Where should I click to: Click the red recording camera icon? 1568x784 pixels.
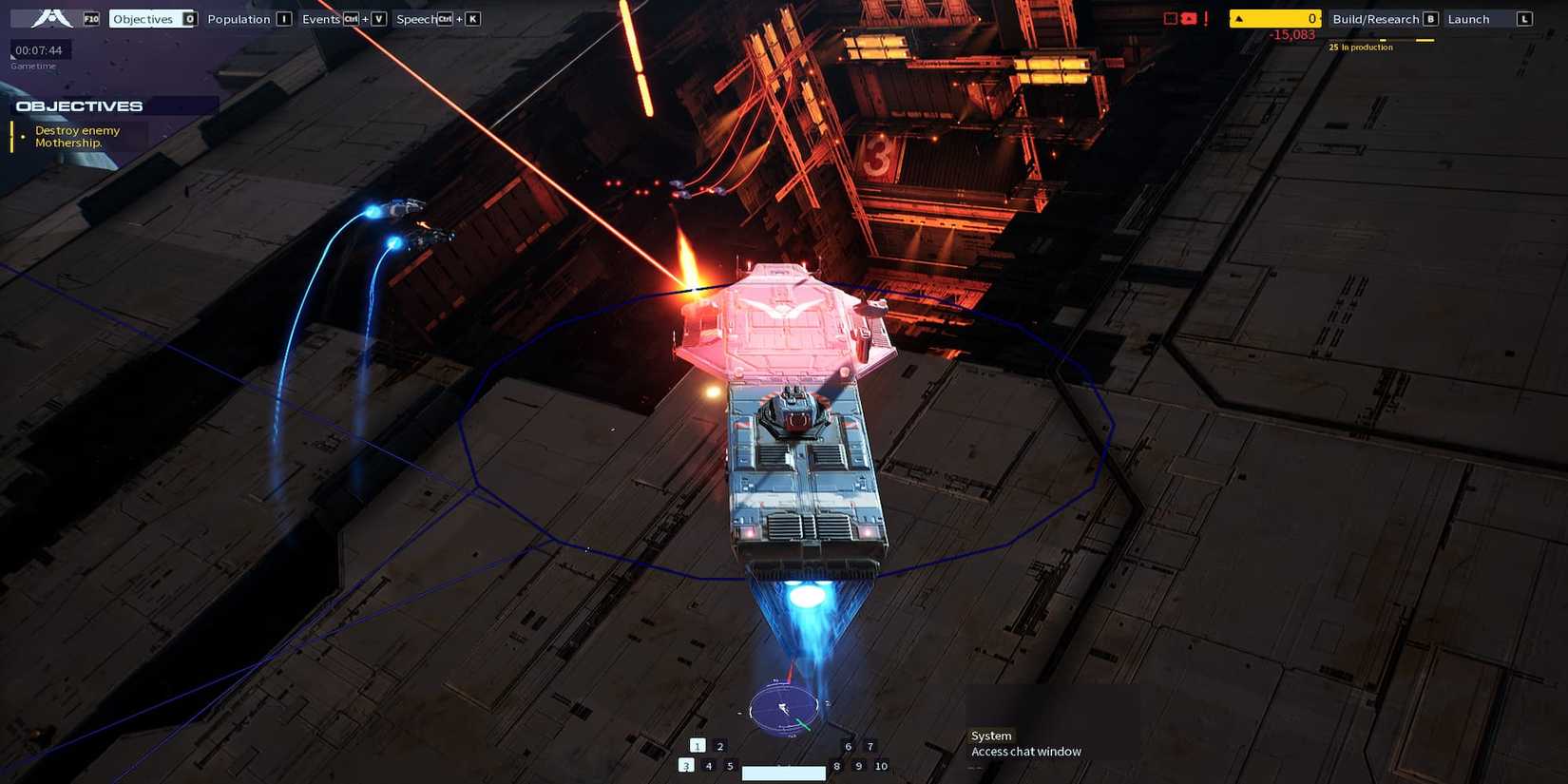[1189, 18]
